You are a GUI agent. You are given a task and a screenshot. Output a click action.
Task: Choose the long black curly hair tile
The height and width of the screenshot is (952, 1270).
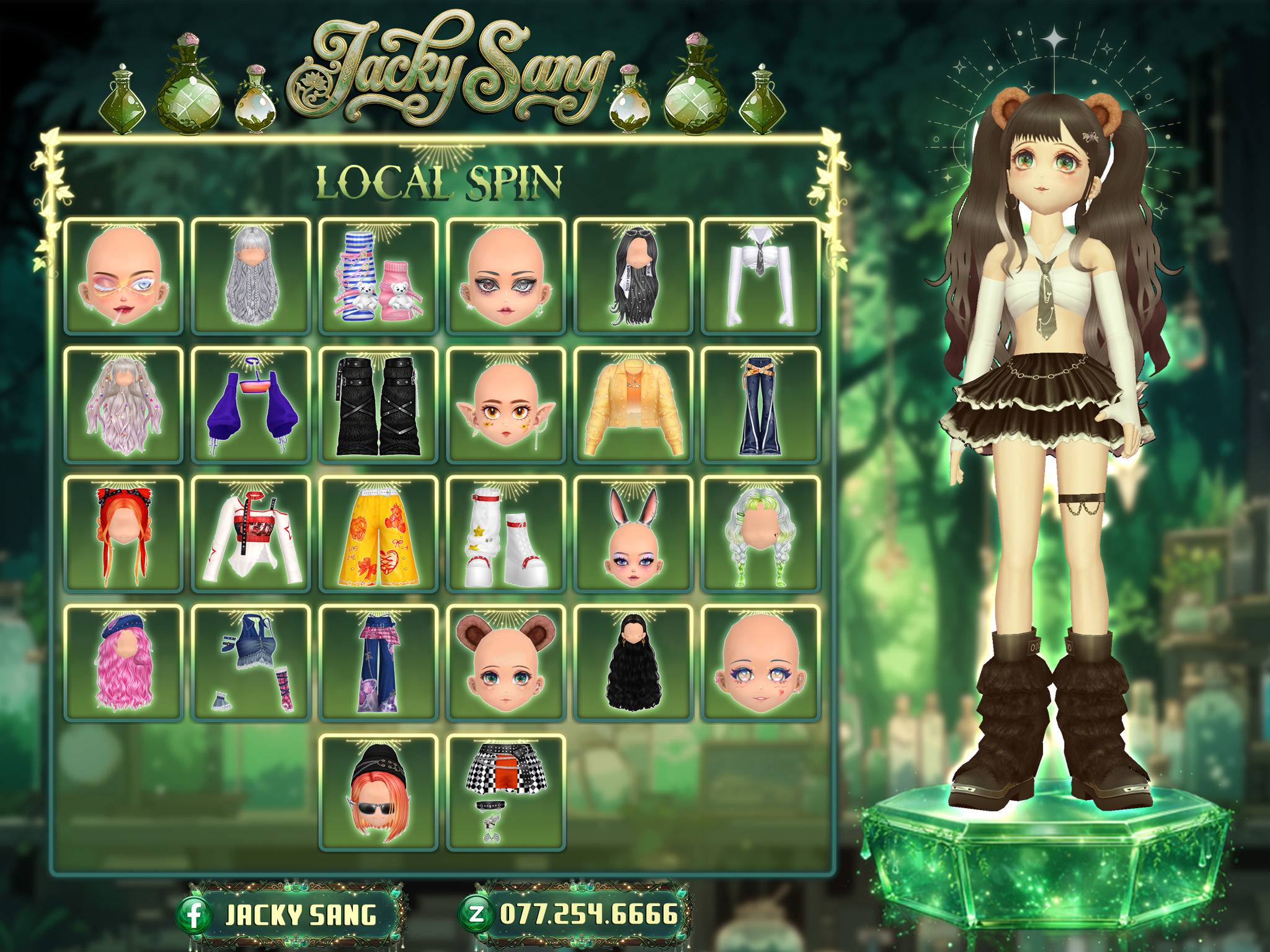633,663
